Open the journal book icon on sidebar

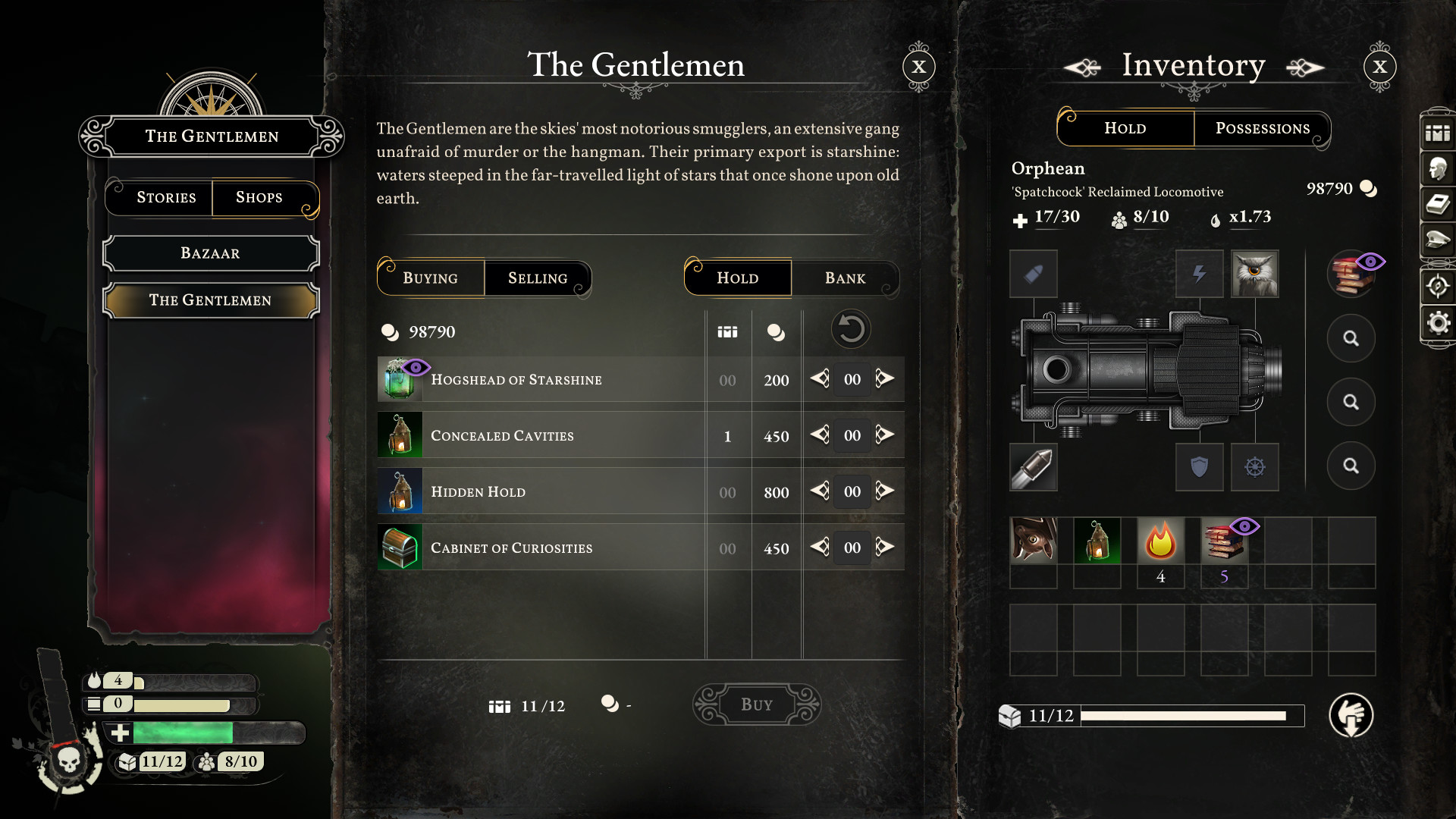tap(1438, 205)
